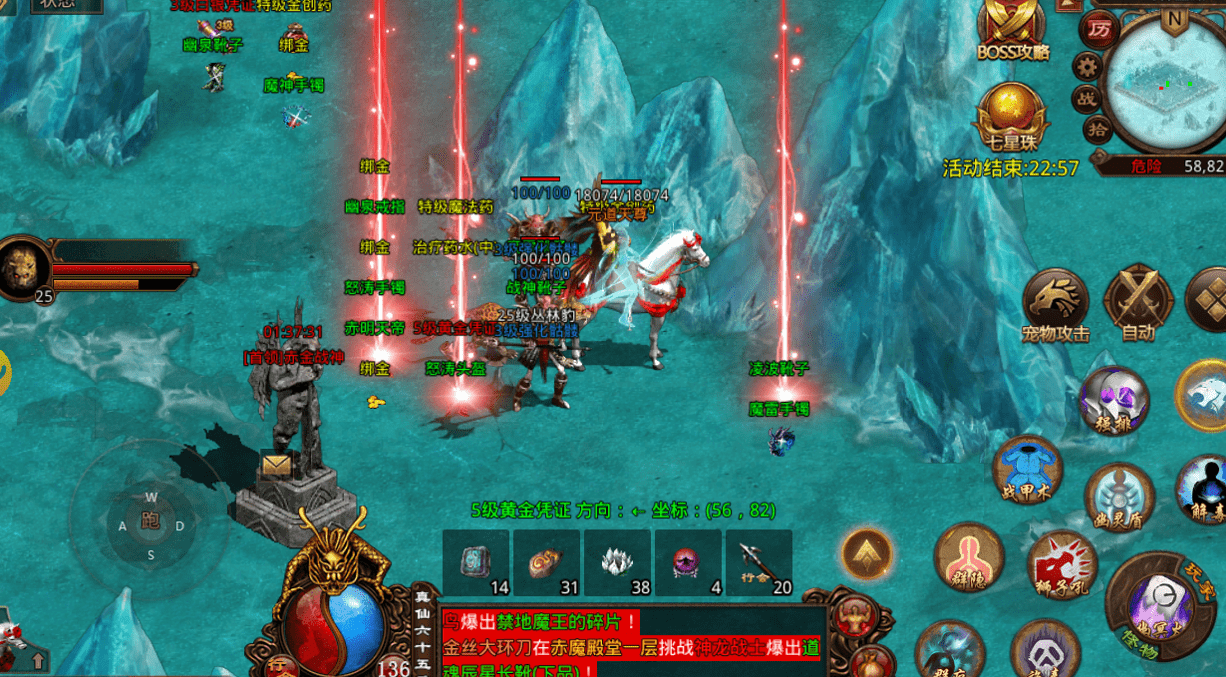Cast the 强排 skull skill

pos(1113,400)
